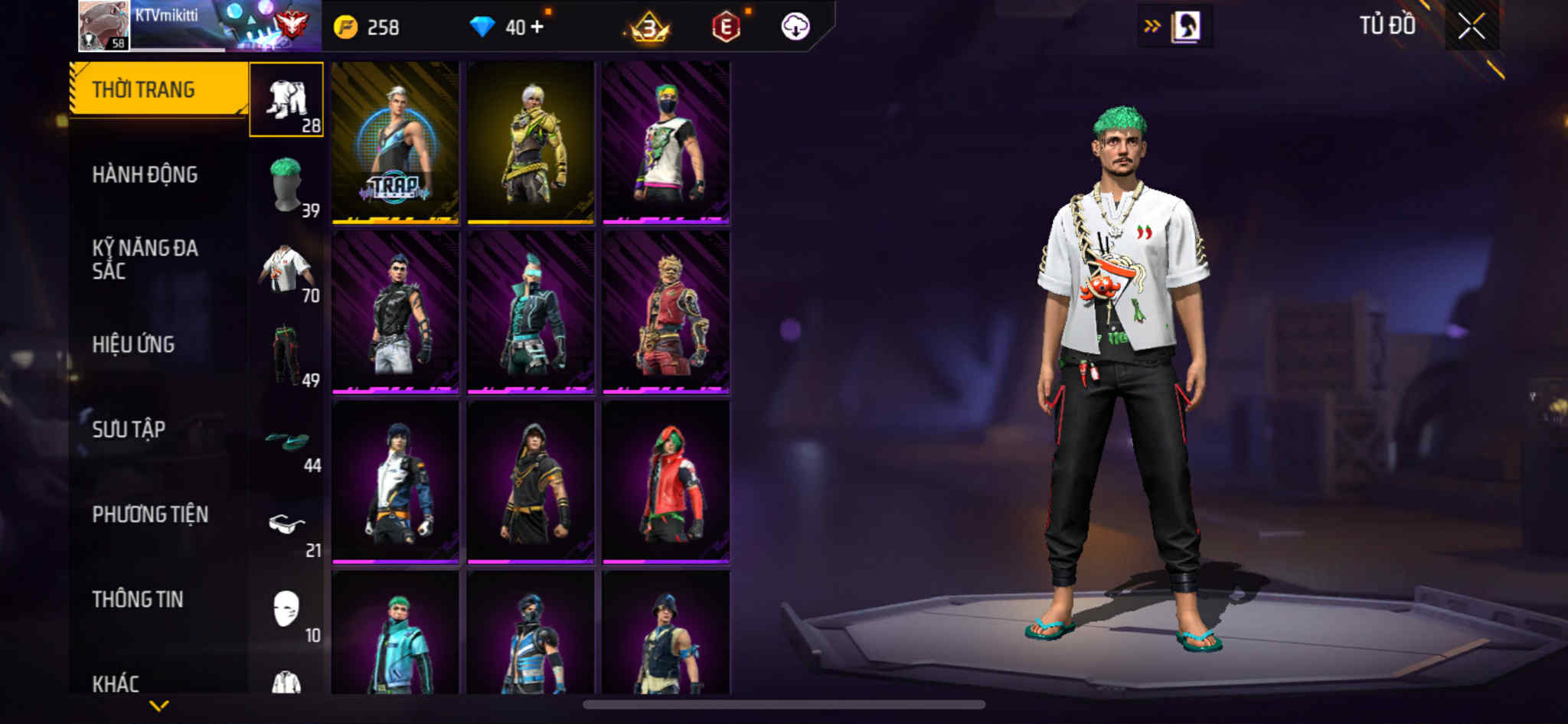Image resolution: width=1568 pixels, height=724 pixels.
Task: Open the HÀNH ĐỘNG category
Action: [145, 175]
